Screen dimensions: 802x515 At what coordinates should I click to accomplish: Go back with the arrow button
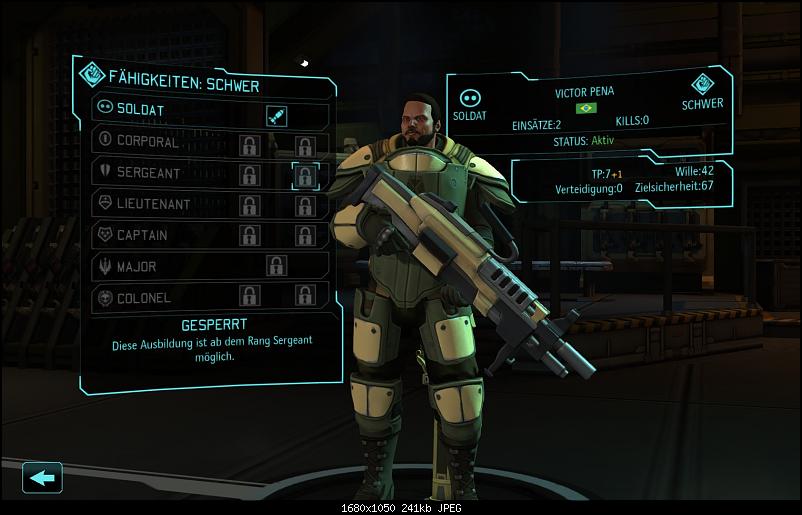pyautogui.click(x=42, y=477)
